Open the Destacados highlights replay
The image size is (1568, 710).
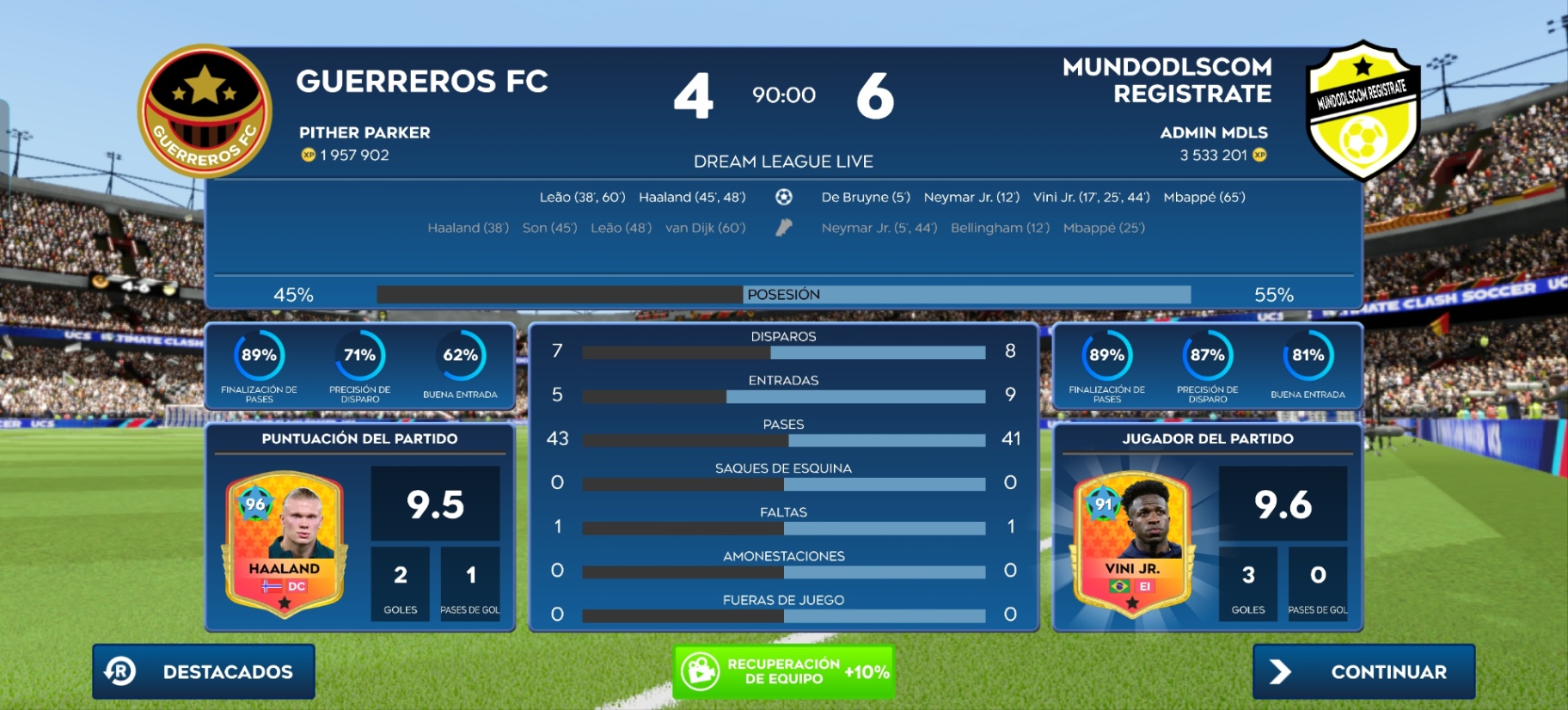point(204,671)
